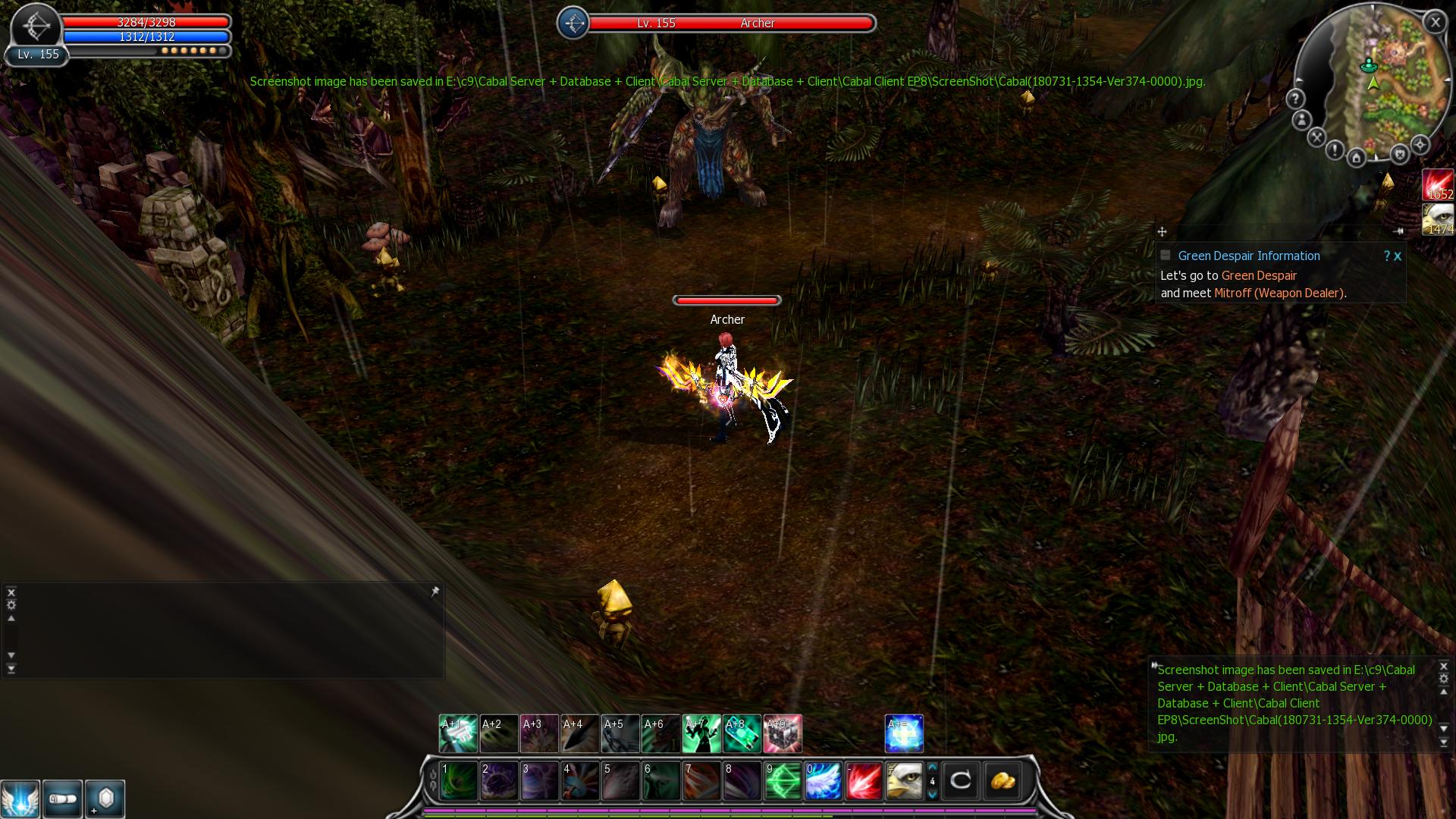Use the A+8 green card skill
The width and height of the screenshot is (1456, 819).
[742, 733]
